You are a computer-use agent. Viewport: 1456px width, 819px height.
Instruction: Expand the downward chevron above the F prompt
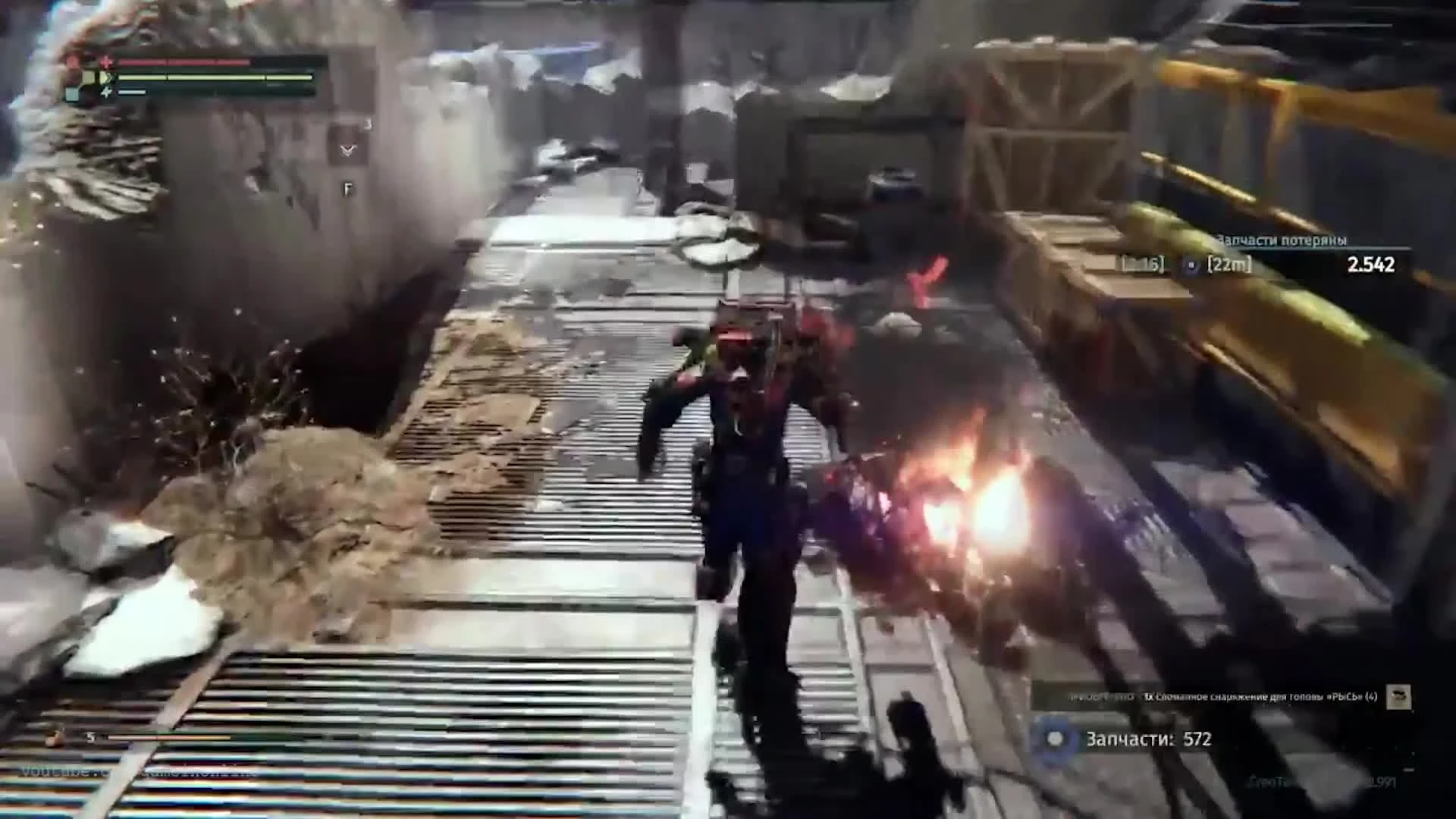click(347, 151)
